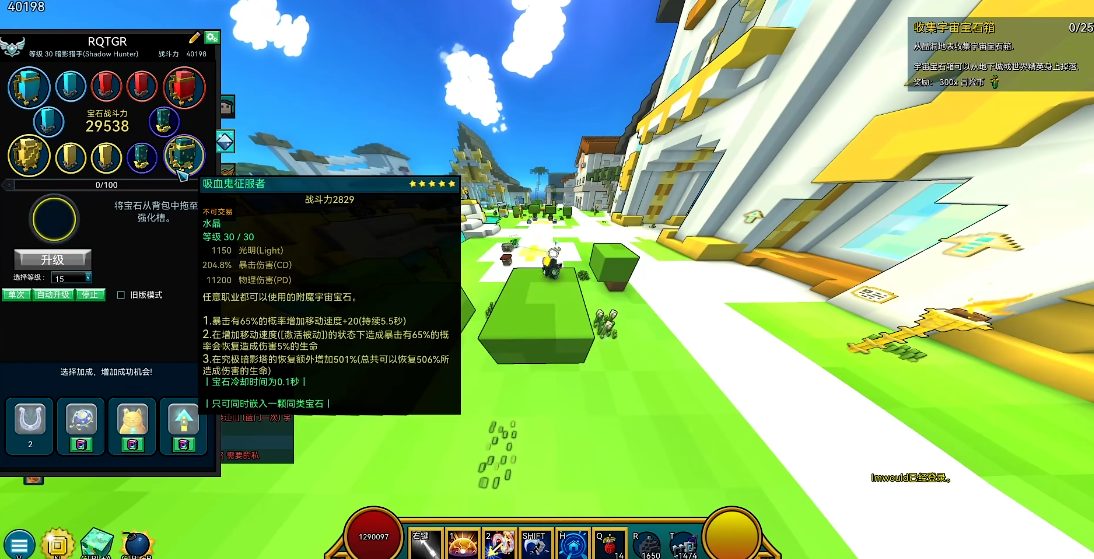Click the 单次 single upgrade button
Image resolution: width=1094 pixels, height=559 pixels.
16,295
